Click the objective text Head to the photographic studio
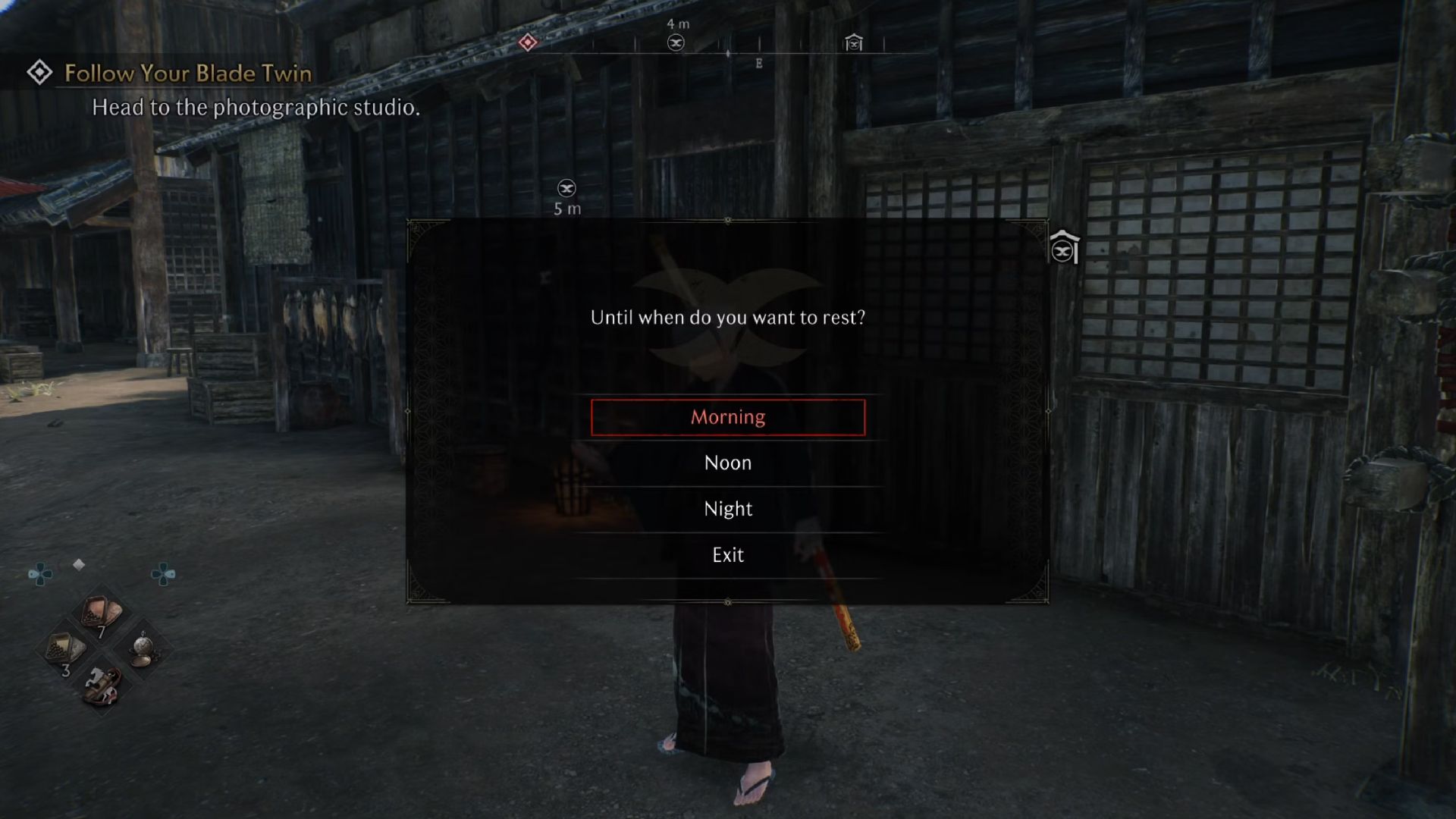1456x819 pixels. click(256, 108)
